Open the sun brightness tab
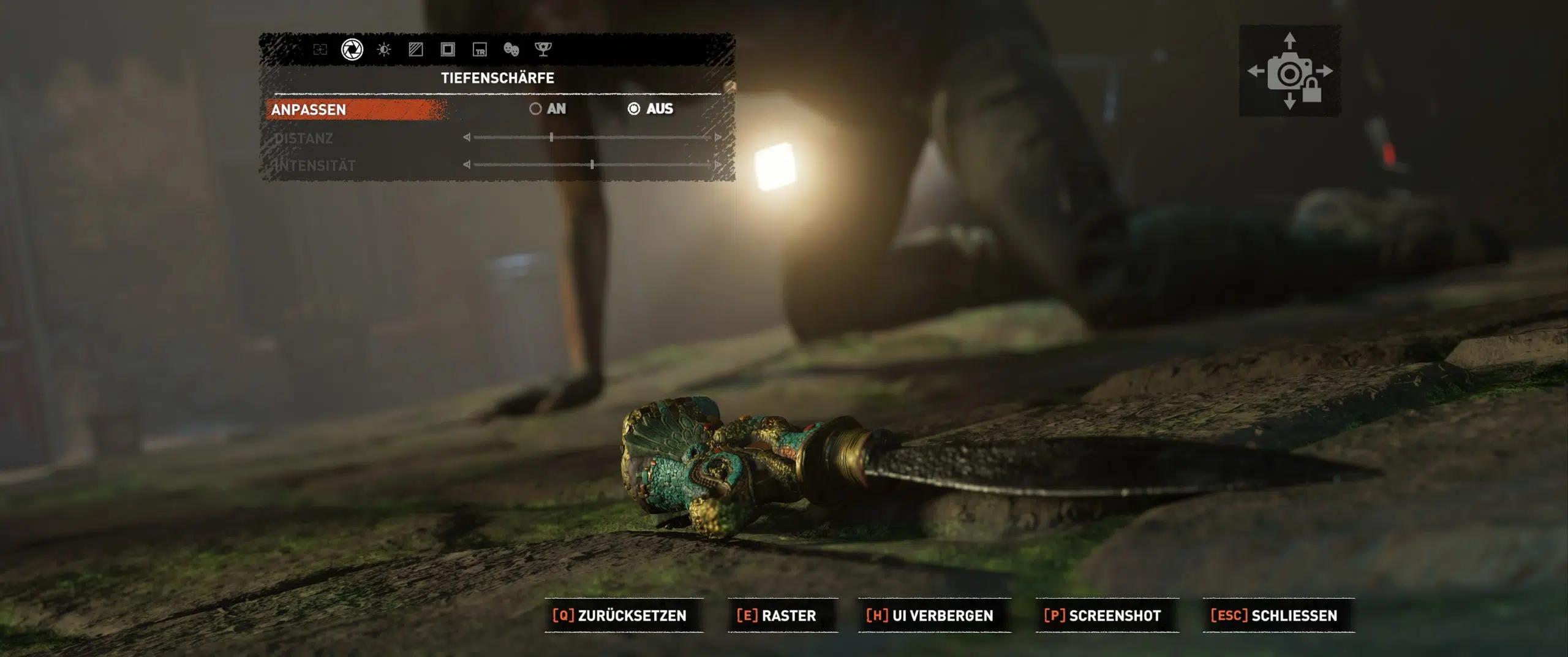 pos(384,50)
